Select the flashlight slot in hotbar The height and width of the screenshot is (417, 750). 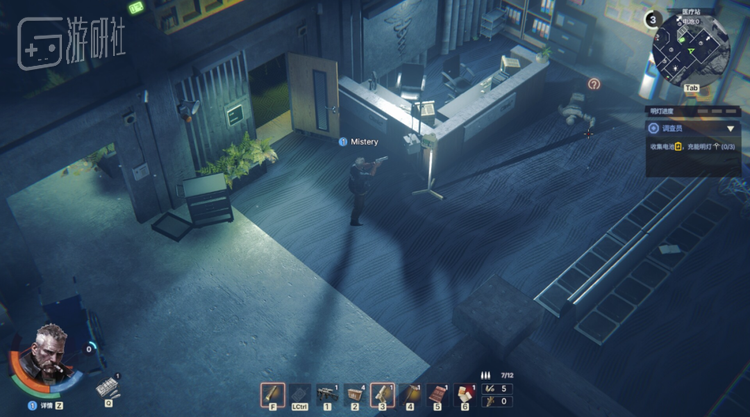pyautogui.click(x=272, y=394)
